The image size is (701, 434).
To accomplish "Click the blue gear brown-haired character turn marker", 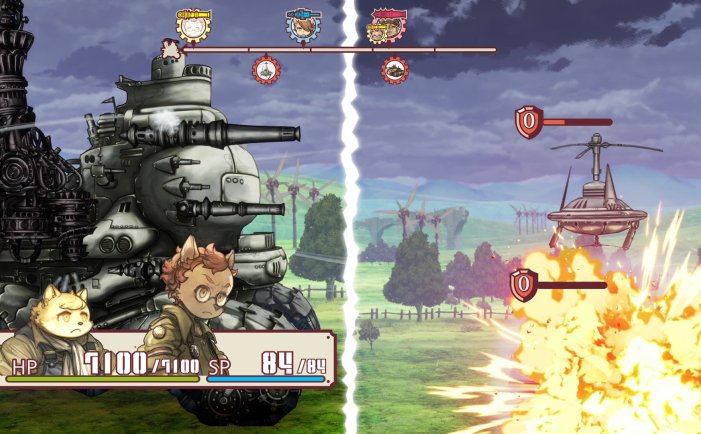I will pos(301,26).
